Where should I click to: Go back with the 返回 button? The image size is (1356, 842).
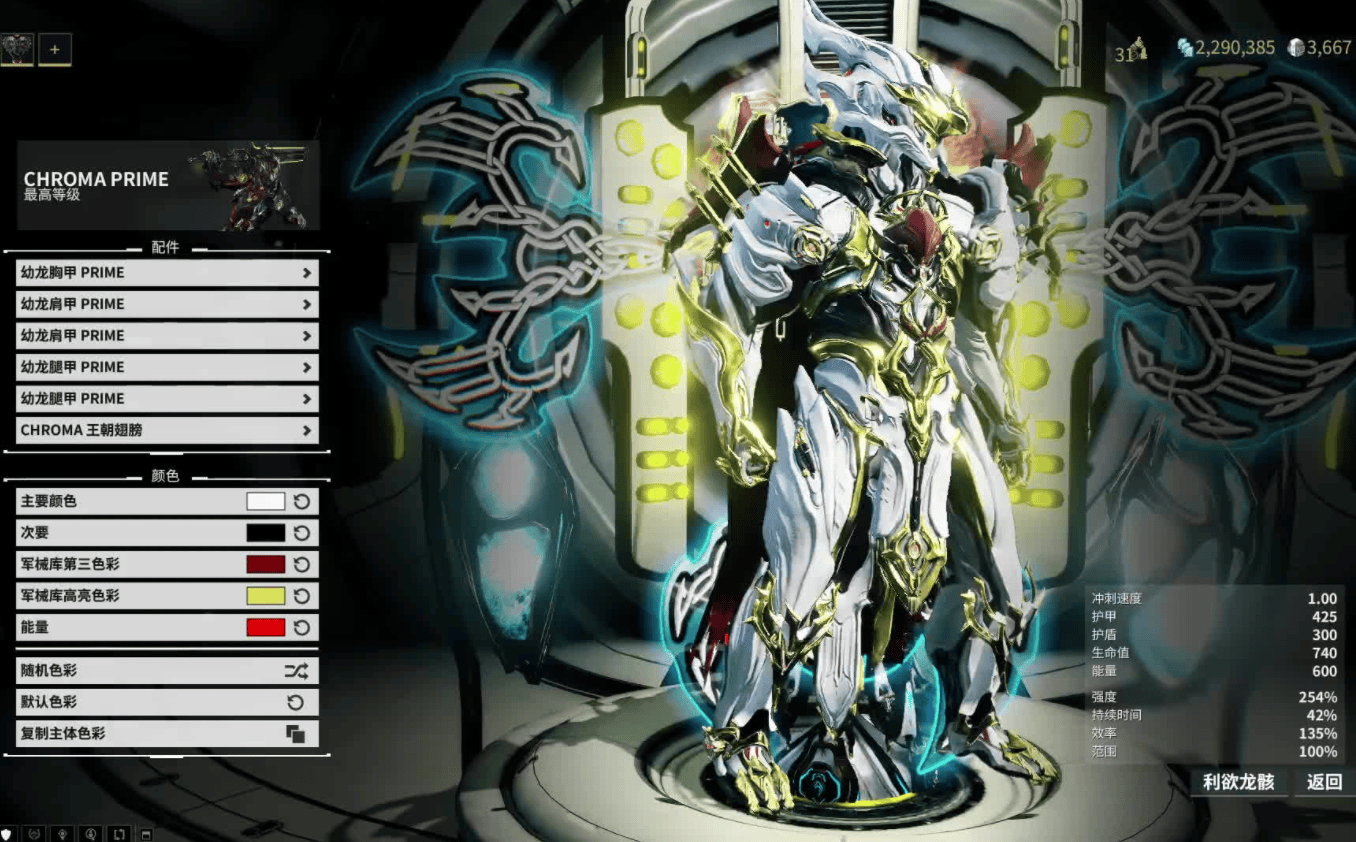pos(1324,782)
